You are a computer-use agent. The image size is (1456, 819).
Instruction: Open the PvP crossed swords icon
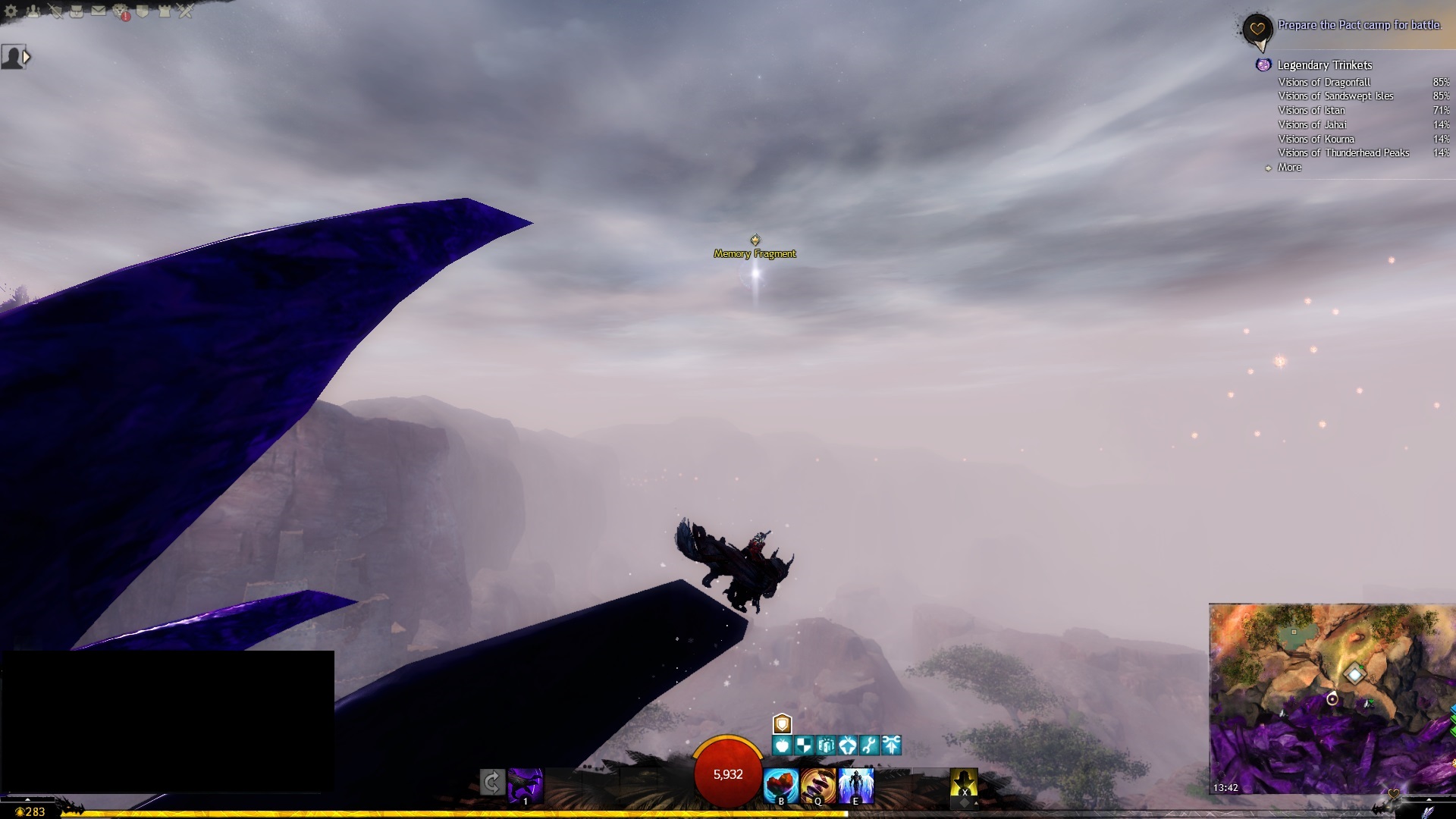tap(186, 11)
